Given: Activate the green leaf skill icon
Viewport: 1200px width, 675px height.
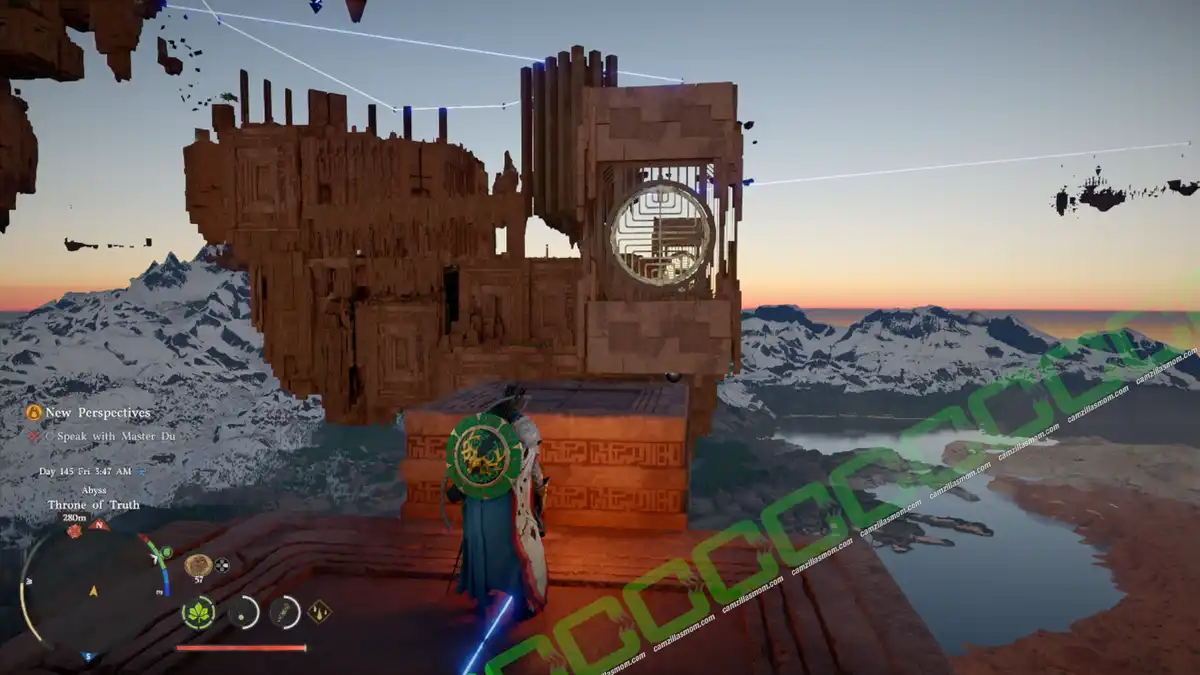Looking at the screenshot, I should coord(198,612).
